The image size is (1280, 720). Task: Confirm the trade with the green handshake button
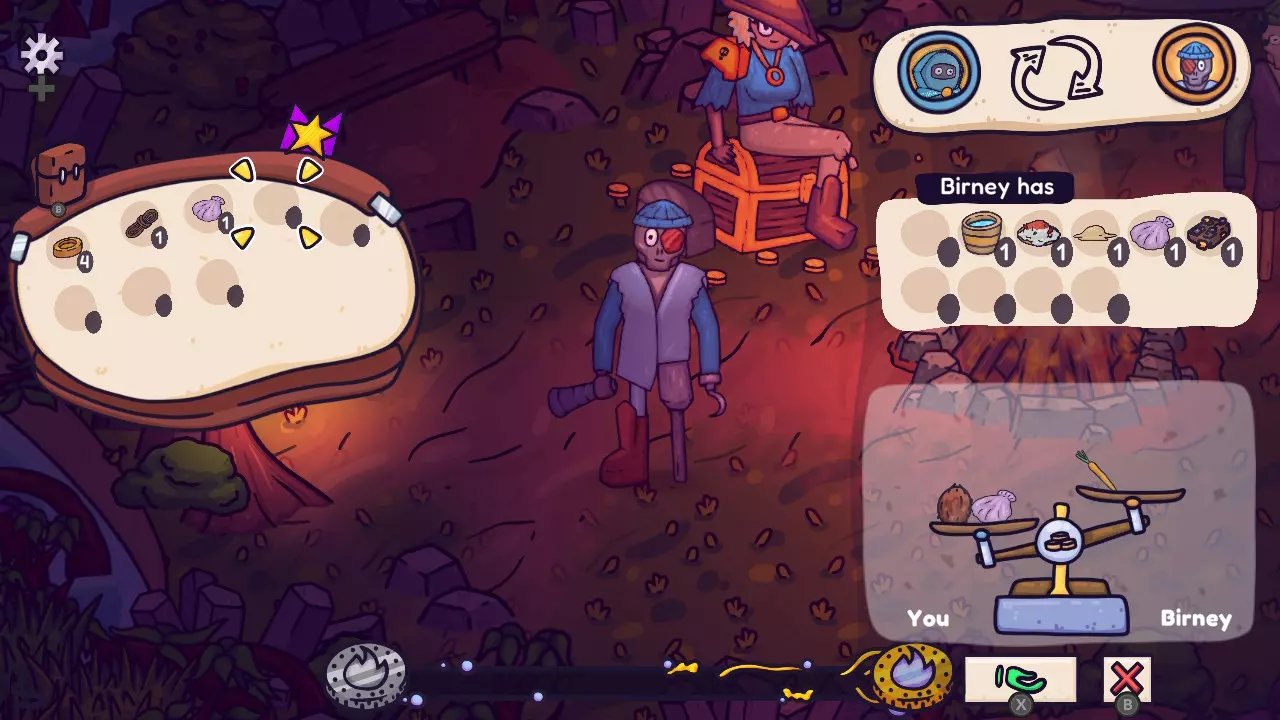(x=1020, y=680)
